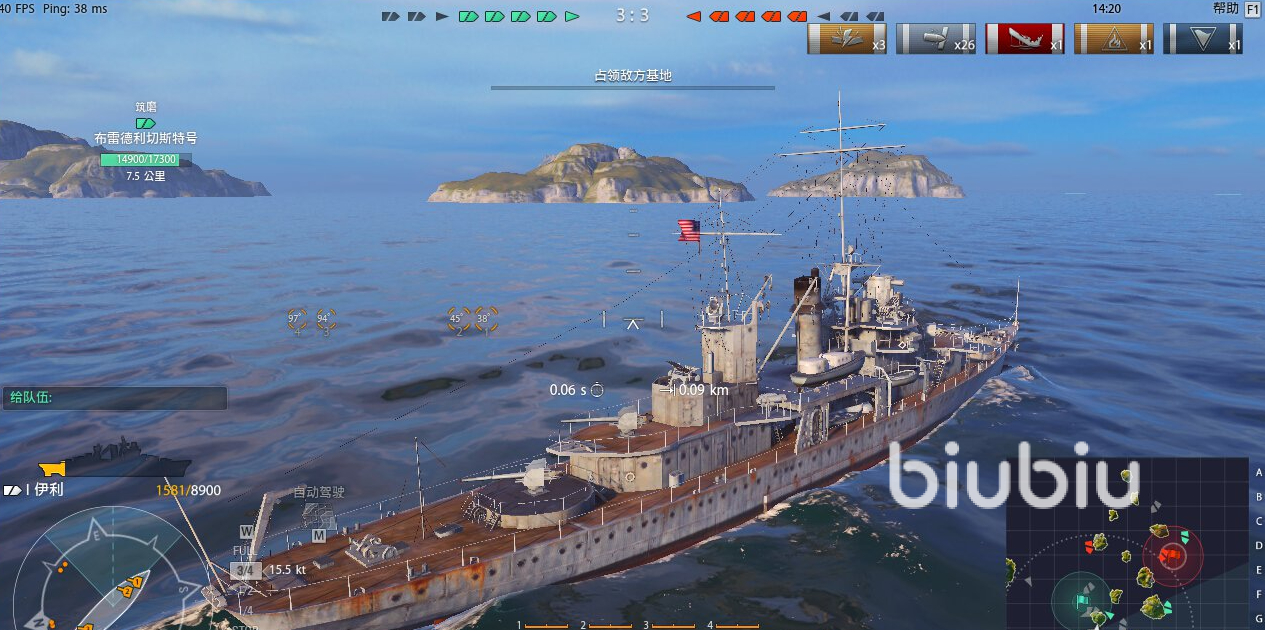Click the red enemy base on minimap

click(1171, 554)
